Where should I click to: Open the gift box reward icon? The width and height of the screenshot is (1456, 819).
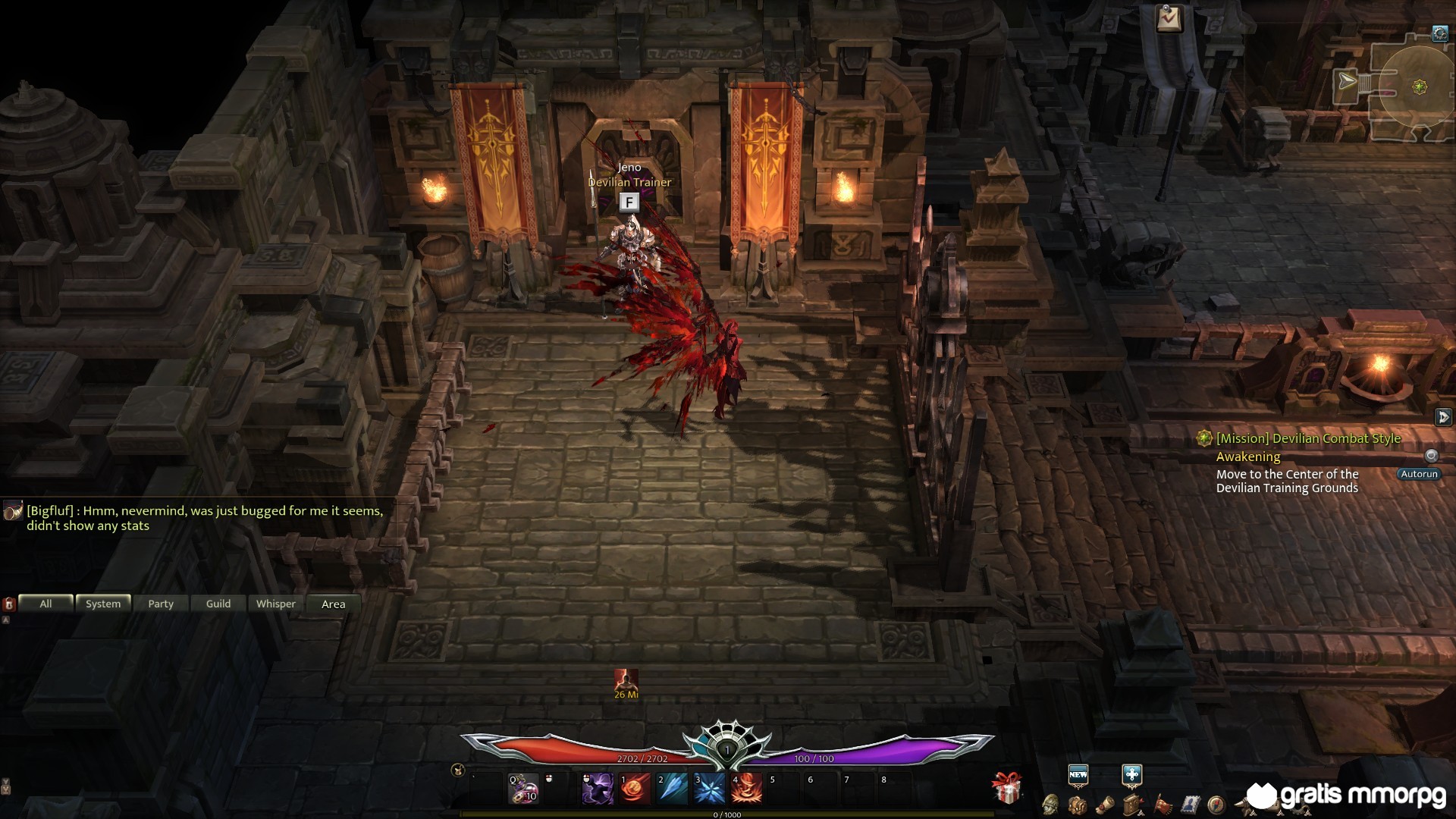[1007, 789]
